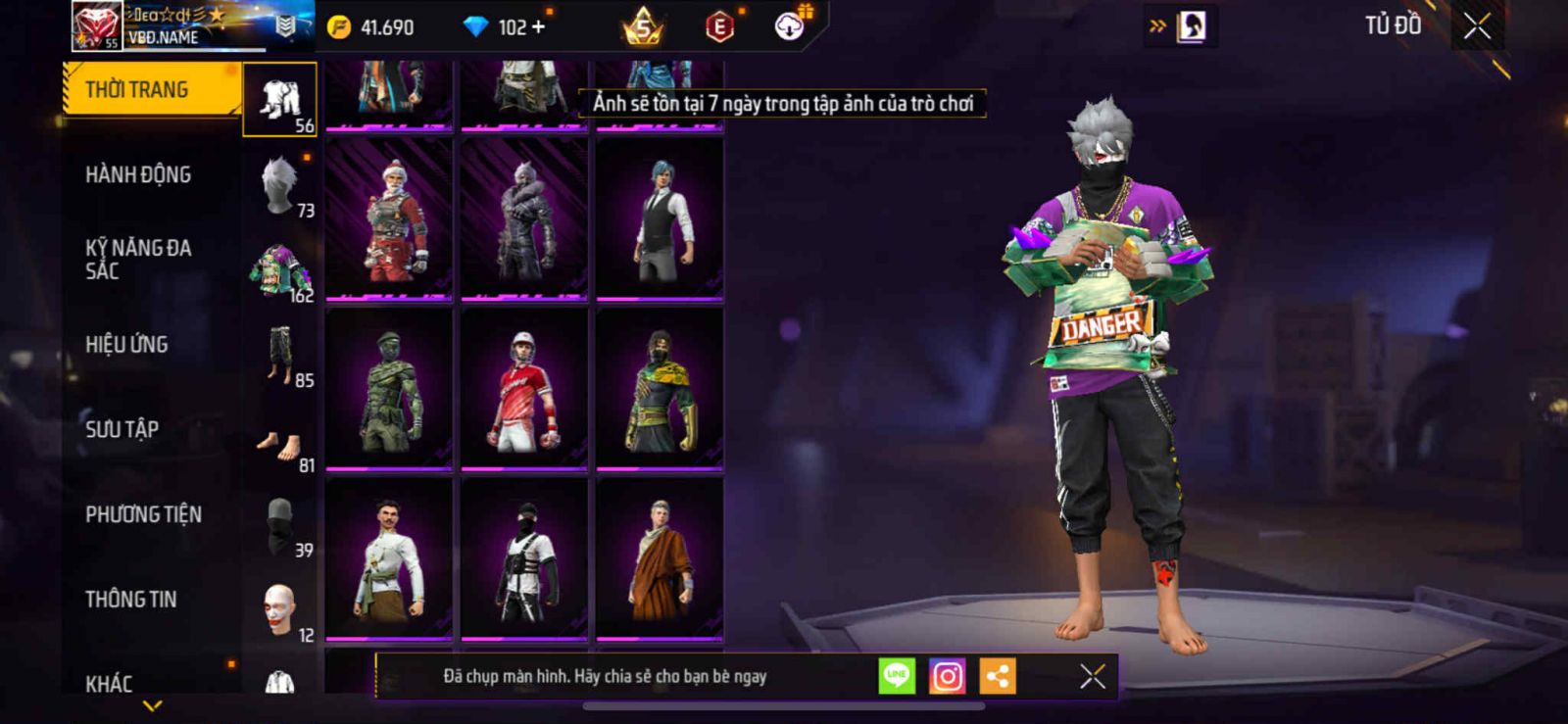
Task: Select the grey hair head subcategory
Action: 279,184
